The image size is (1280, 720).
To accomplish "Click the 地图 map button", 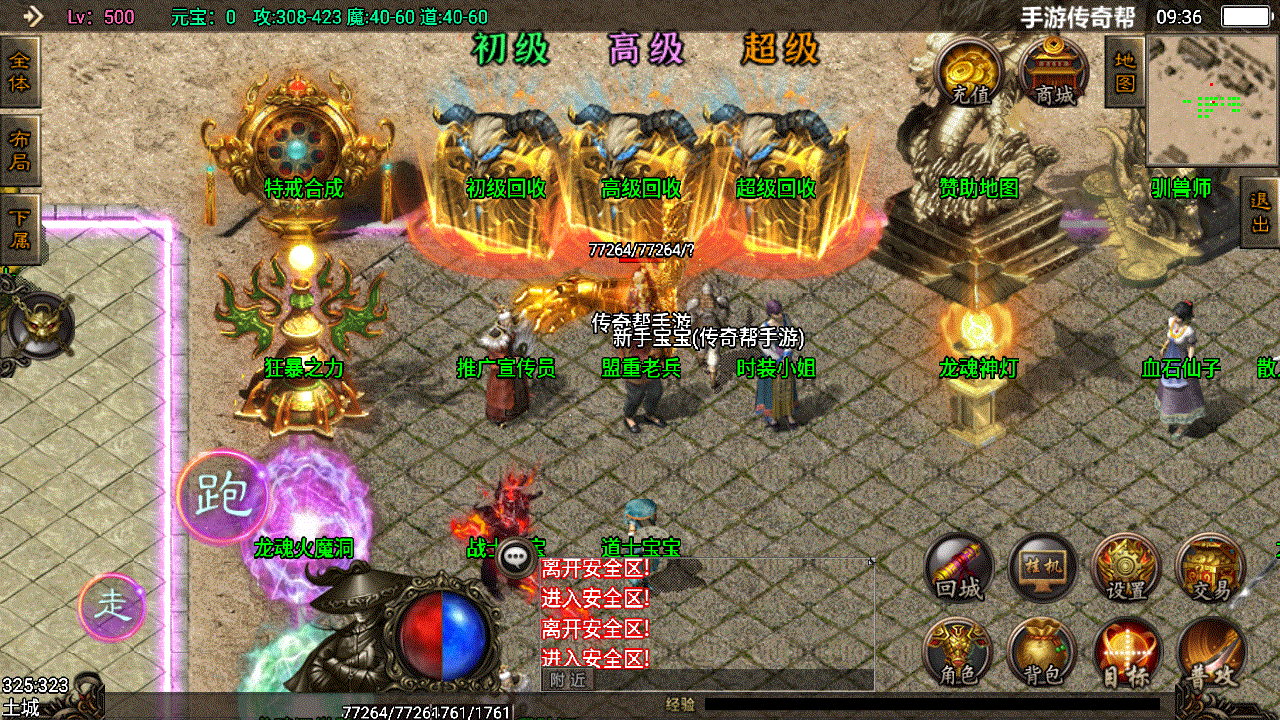I will [1124, 72].
